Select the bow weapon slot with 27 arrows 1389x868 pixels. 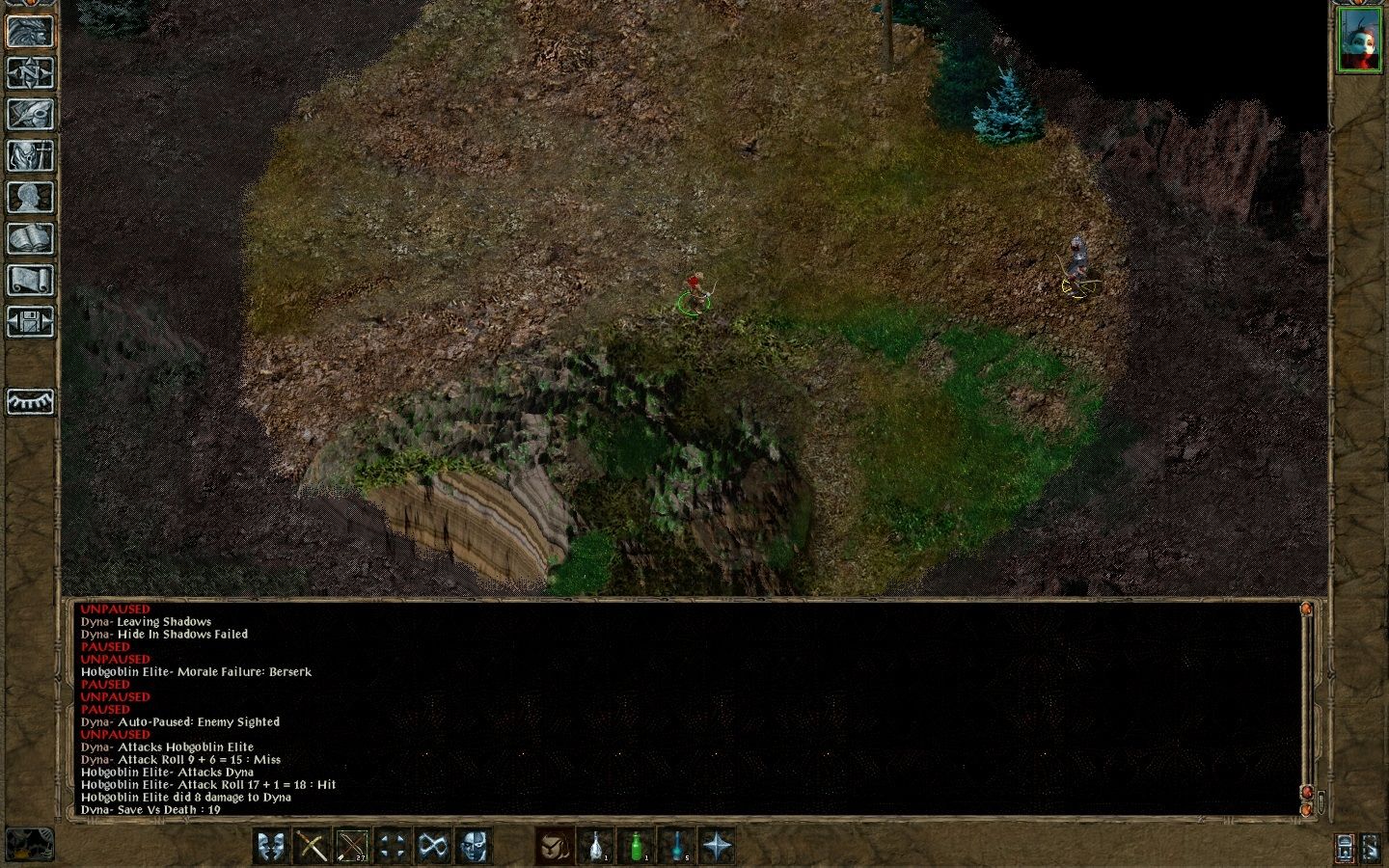point(350,847)
